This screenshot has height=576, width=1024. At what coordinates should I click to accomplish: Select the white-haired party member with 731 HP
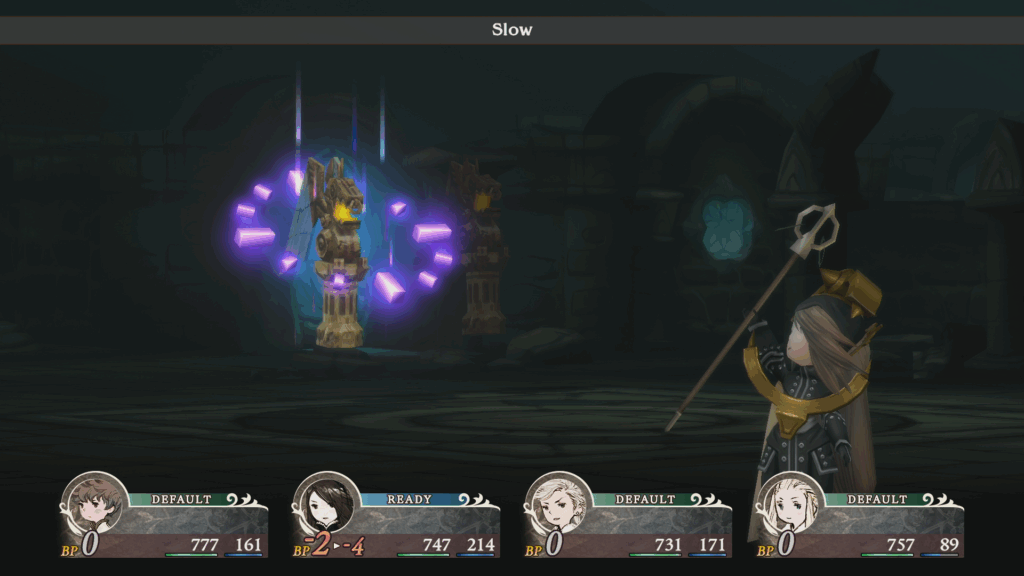(x=559, y=506)
